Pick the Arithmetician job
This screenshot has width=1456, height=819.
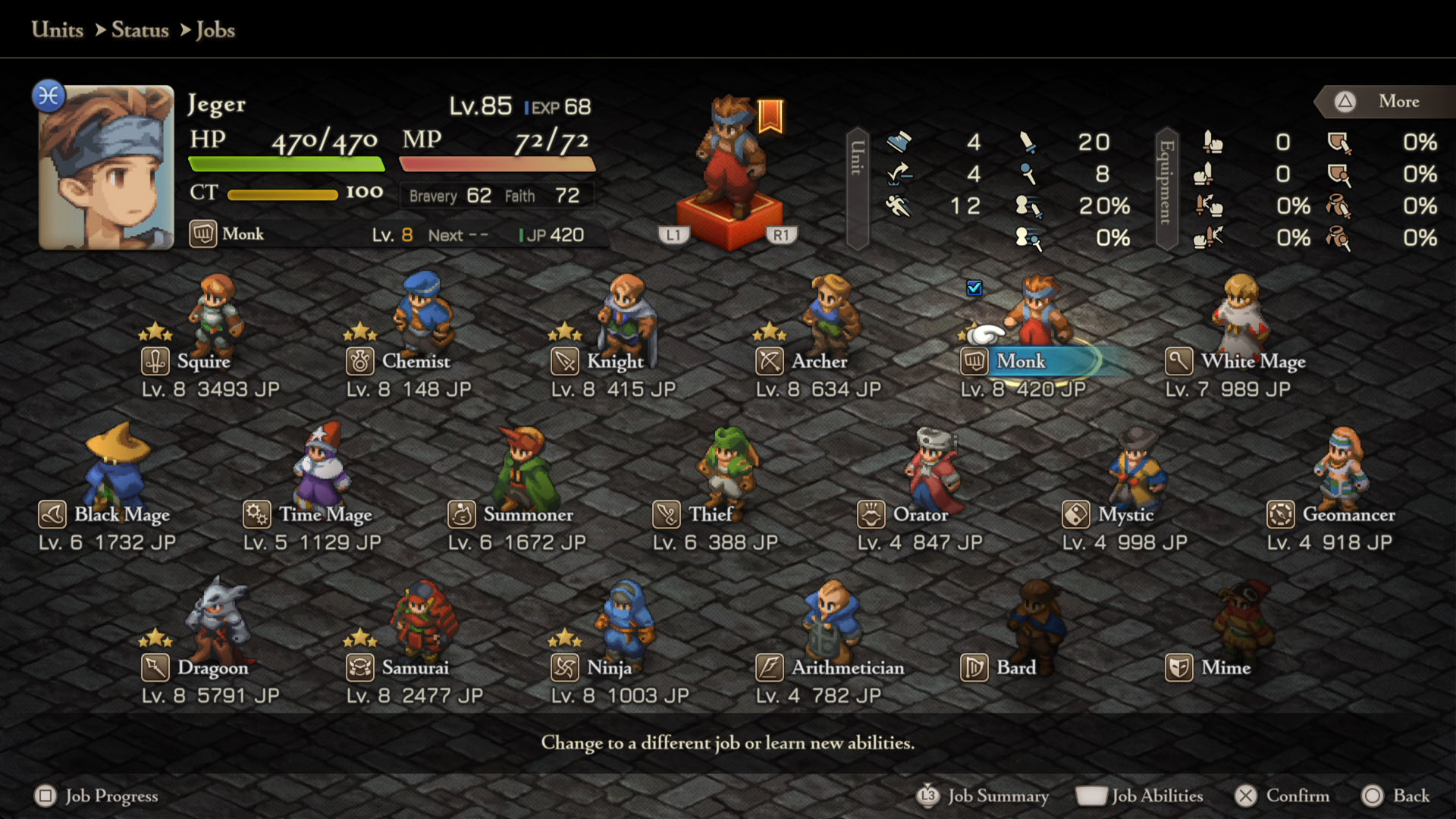[x=847, y=668]
